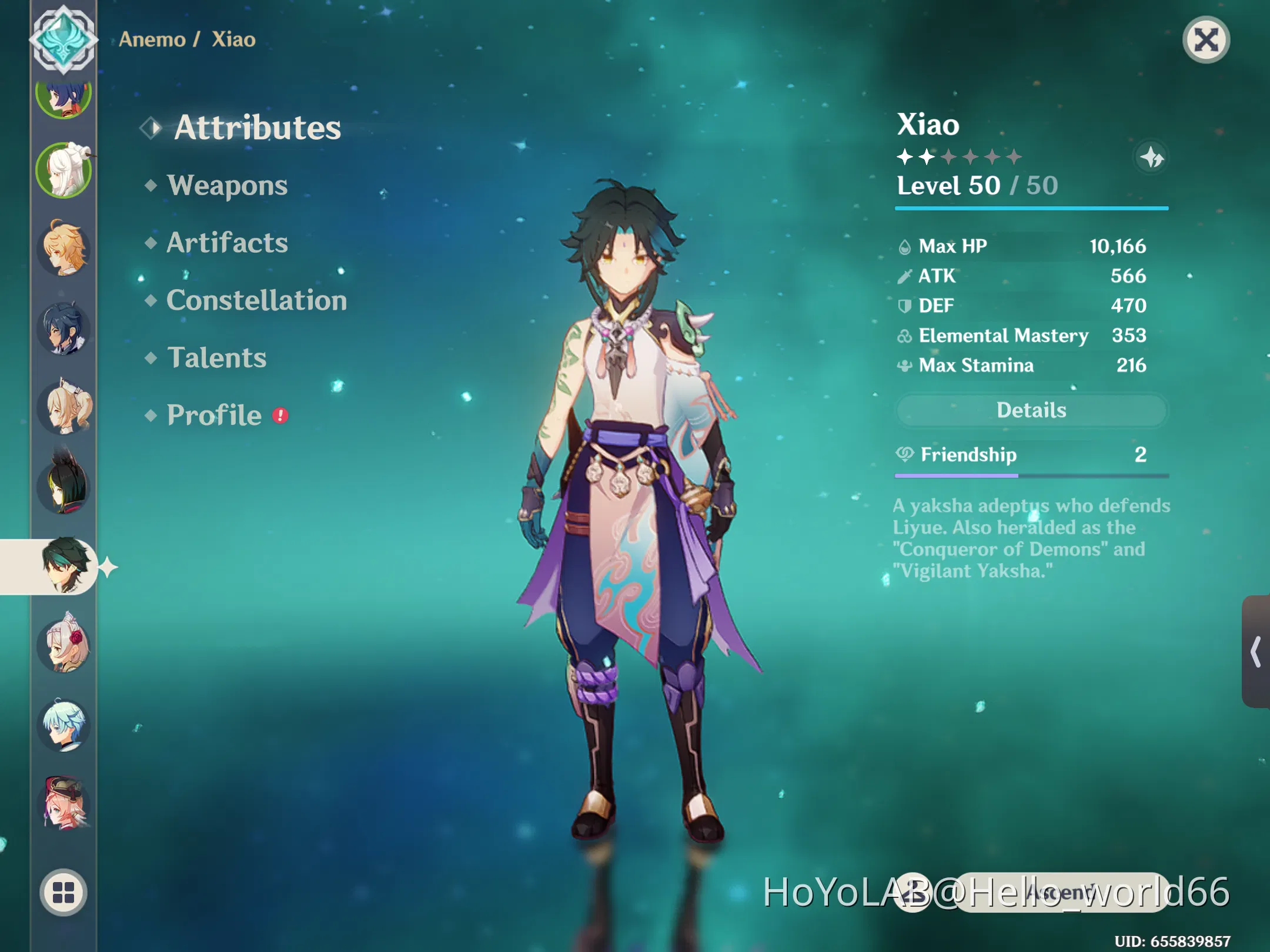Click the Details button under the stats
This screenshot has height=952, width=1270.
point(1031,410)
